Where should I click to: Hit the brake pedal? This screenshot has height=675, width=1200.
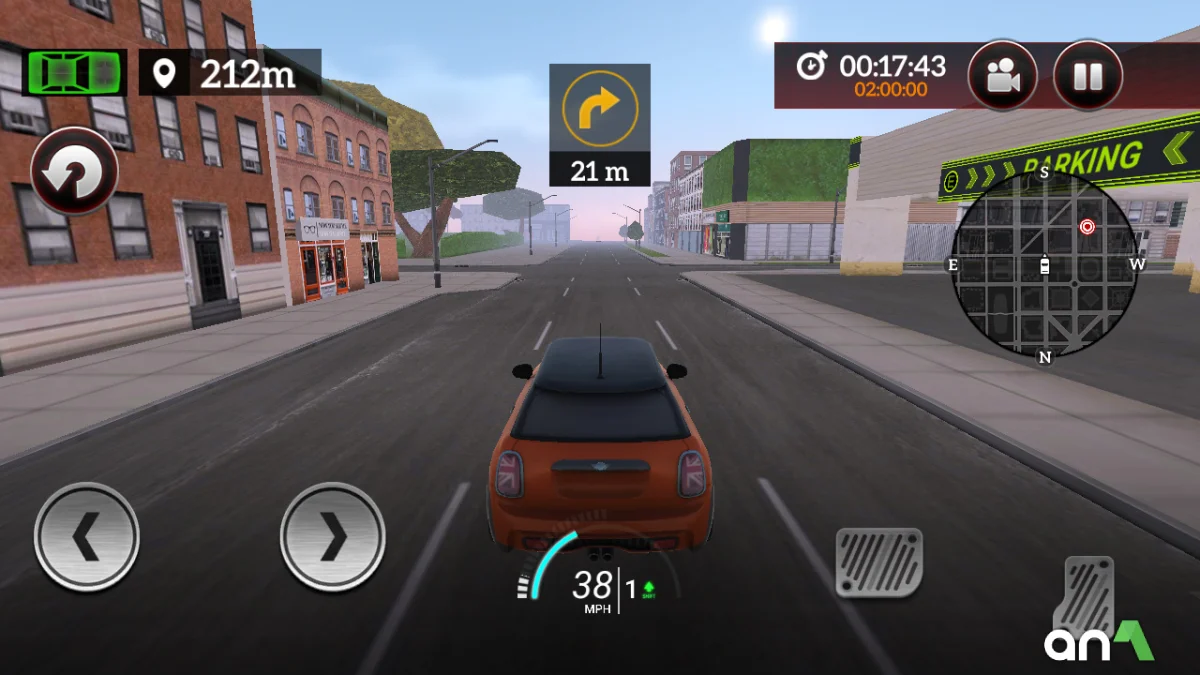(x=879, y=562)
